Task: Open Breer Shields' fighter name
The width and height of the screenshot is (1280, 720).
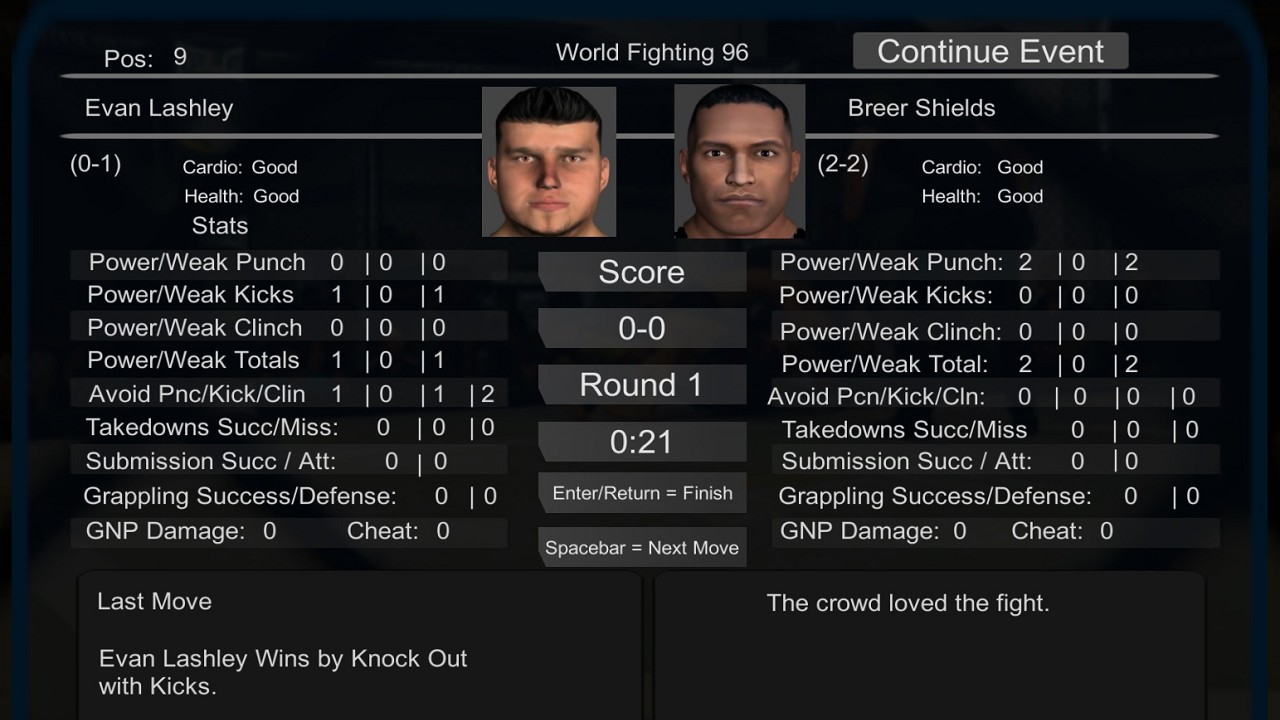Action: point(921,108)
